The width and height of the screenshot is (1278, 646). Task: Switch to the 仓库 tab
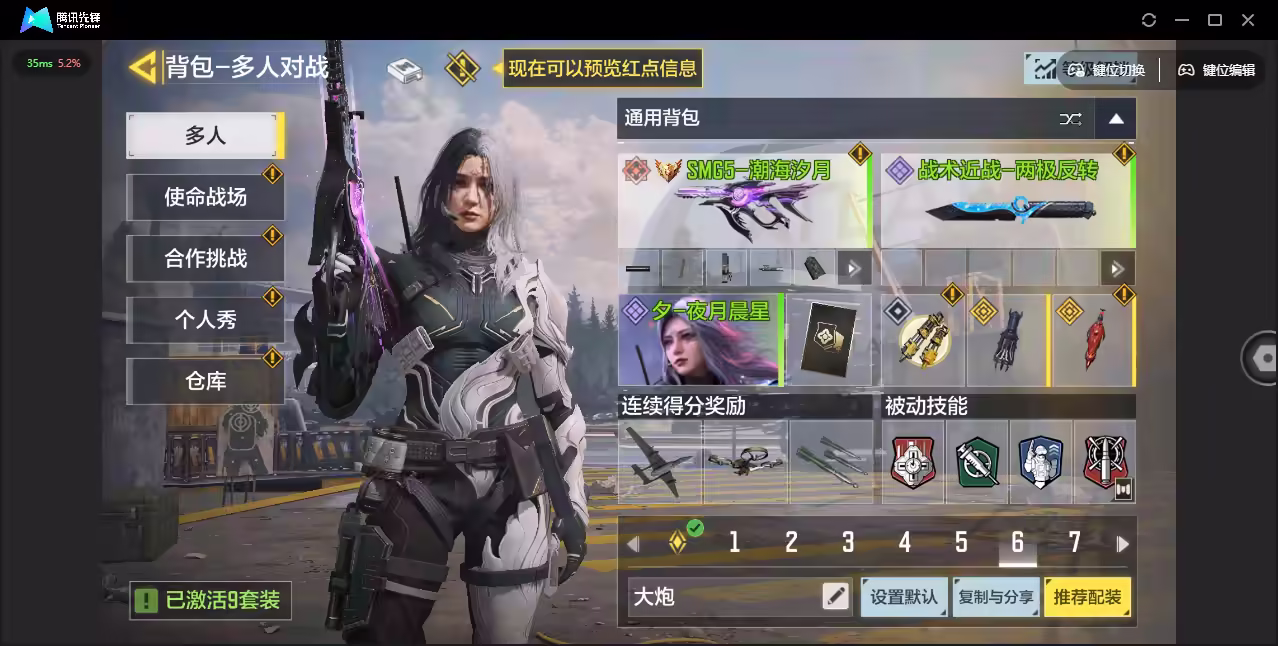pyautogui.click(x=205, y=381)
